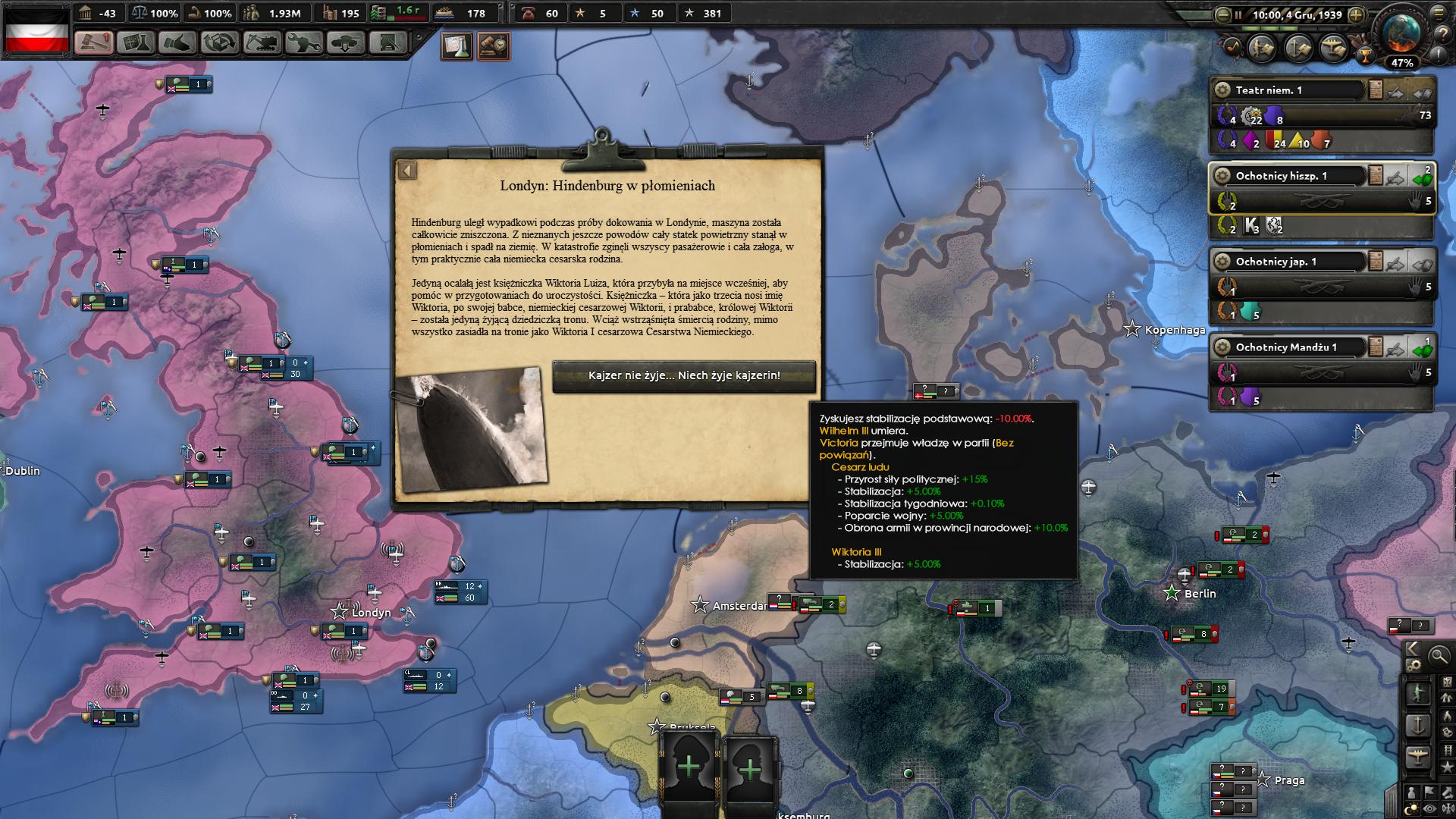Viewport: 1456px width, 819px height.
Task: Open the trade crate toolbar button
Action: click(x=220, y=42)
